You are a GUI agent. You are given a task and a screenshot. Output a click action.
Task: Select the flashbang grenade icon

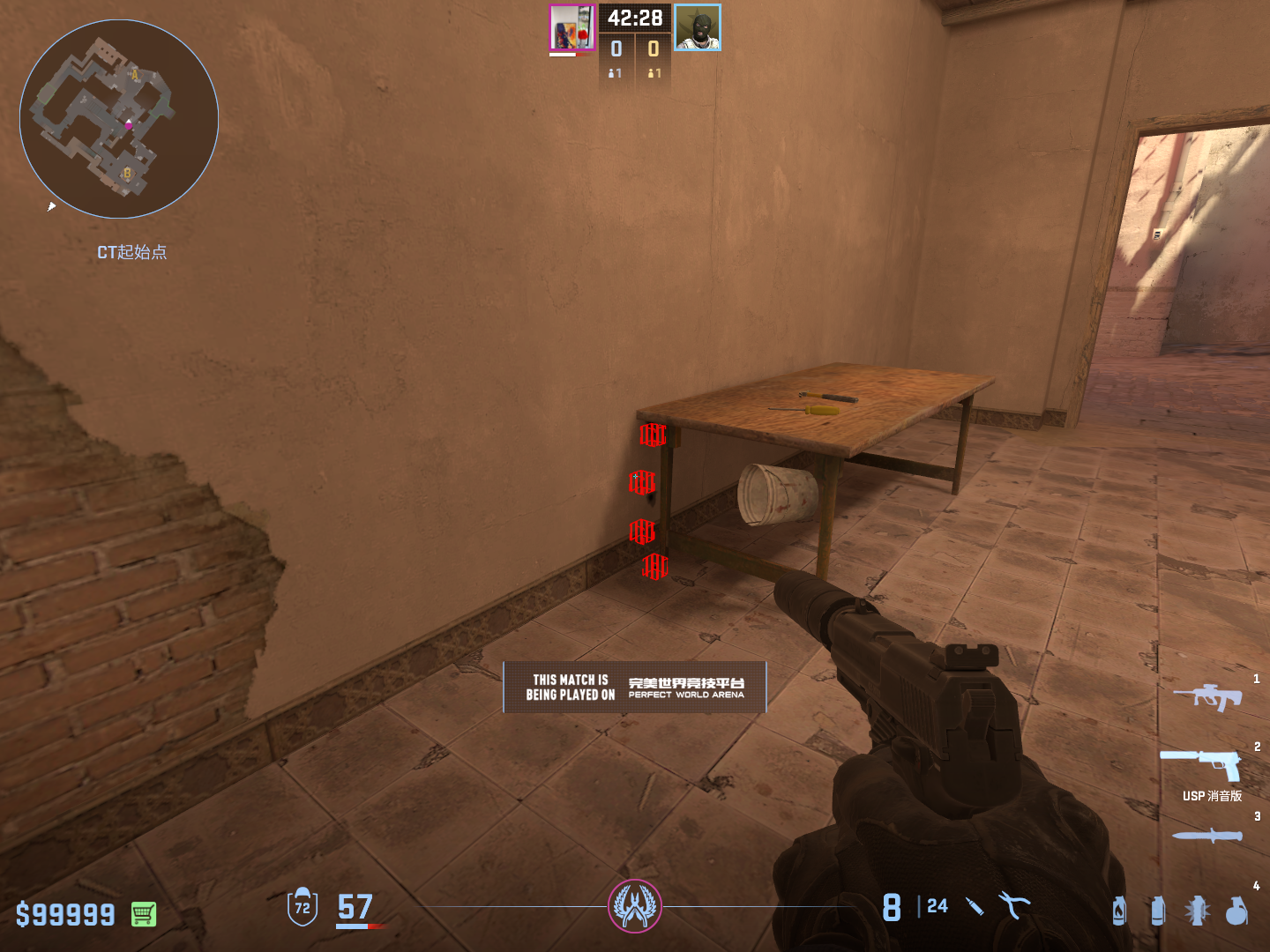click(x=1197, y=910)
